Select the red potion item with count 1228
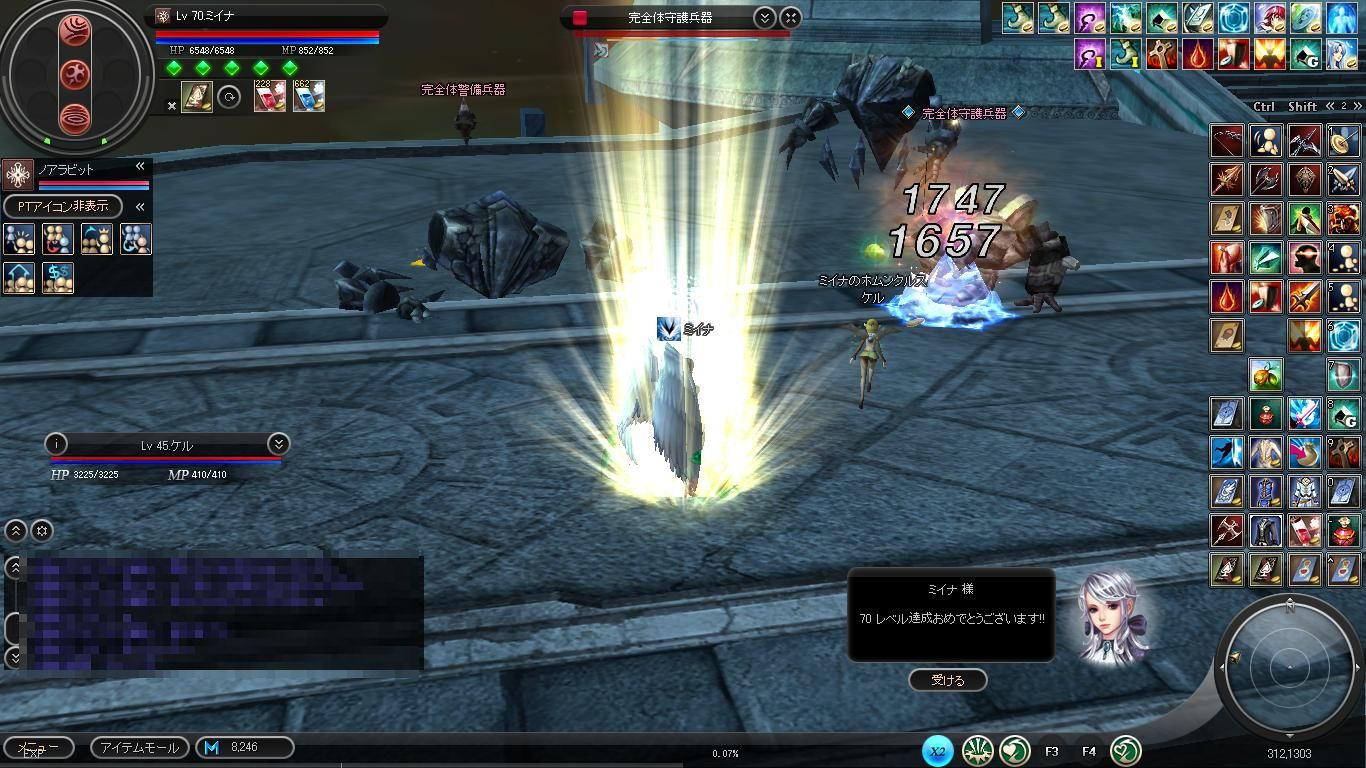1366x768 pixels. click(269, 96)
